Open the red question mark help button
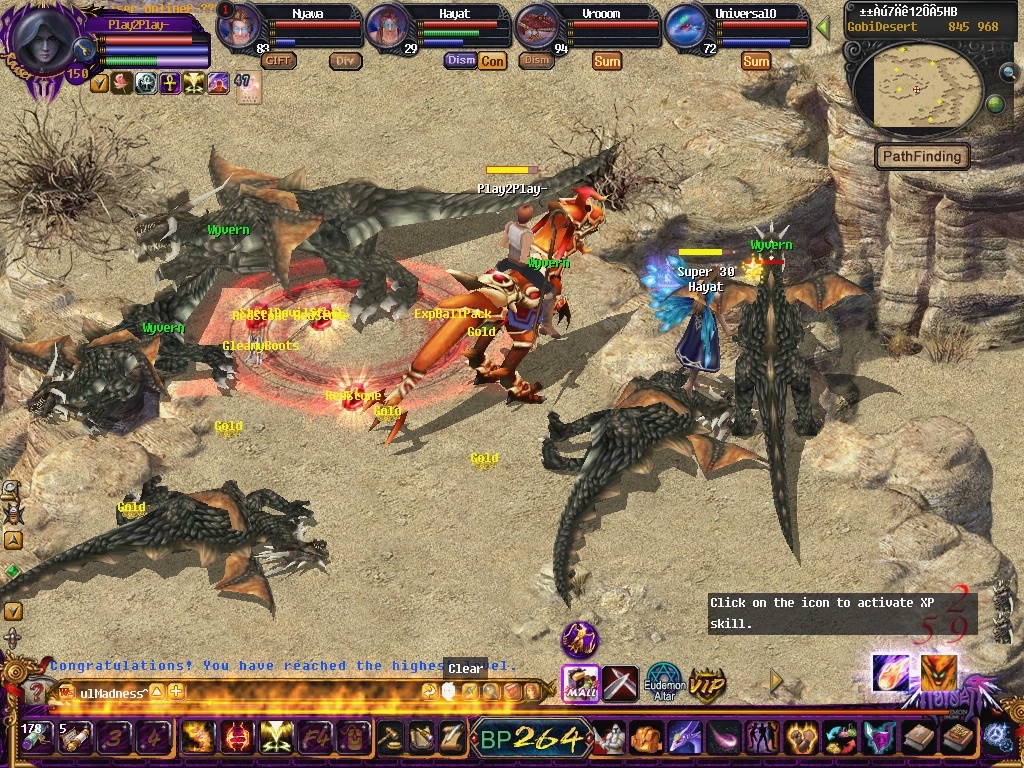 (37, 692)
